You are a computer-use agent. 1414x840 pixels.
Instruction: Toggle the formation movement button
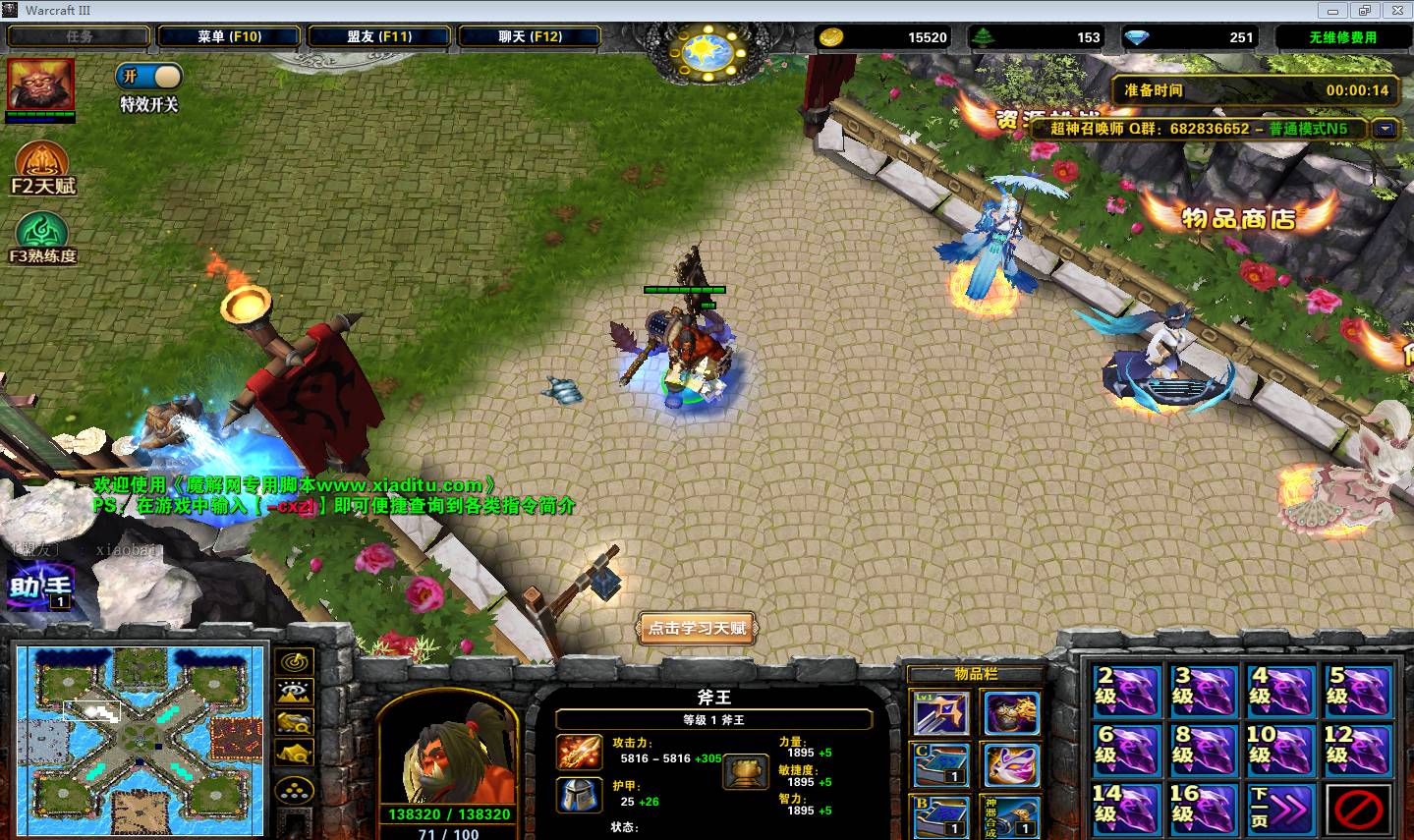(294, 789)
